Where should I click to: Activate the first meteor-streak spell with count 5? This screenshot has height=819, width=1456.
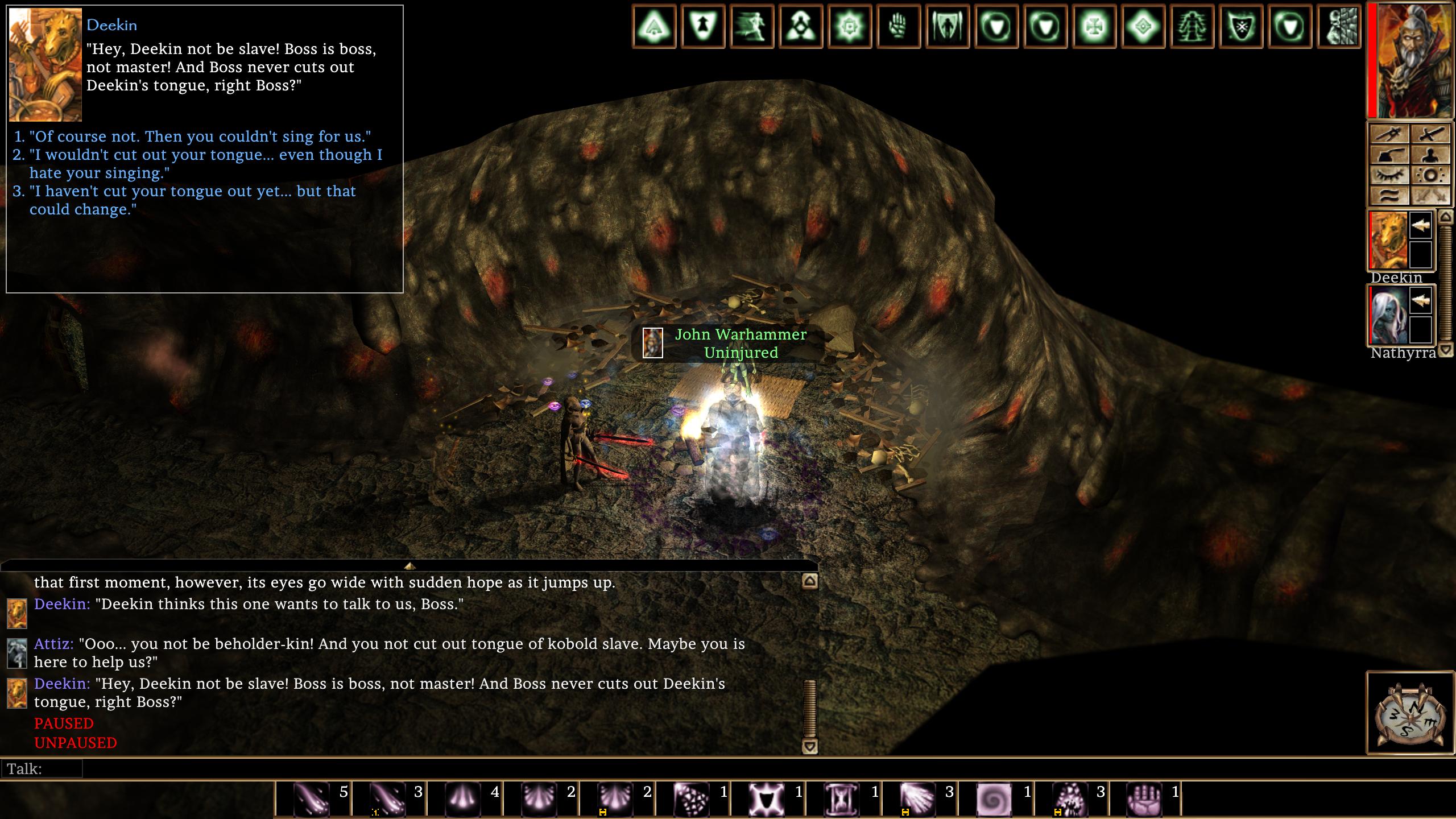(312, 799)
